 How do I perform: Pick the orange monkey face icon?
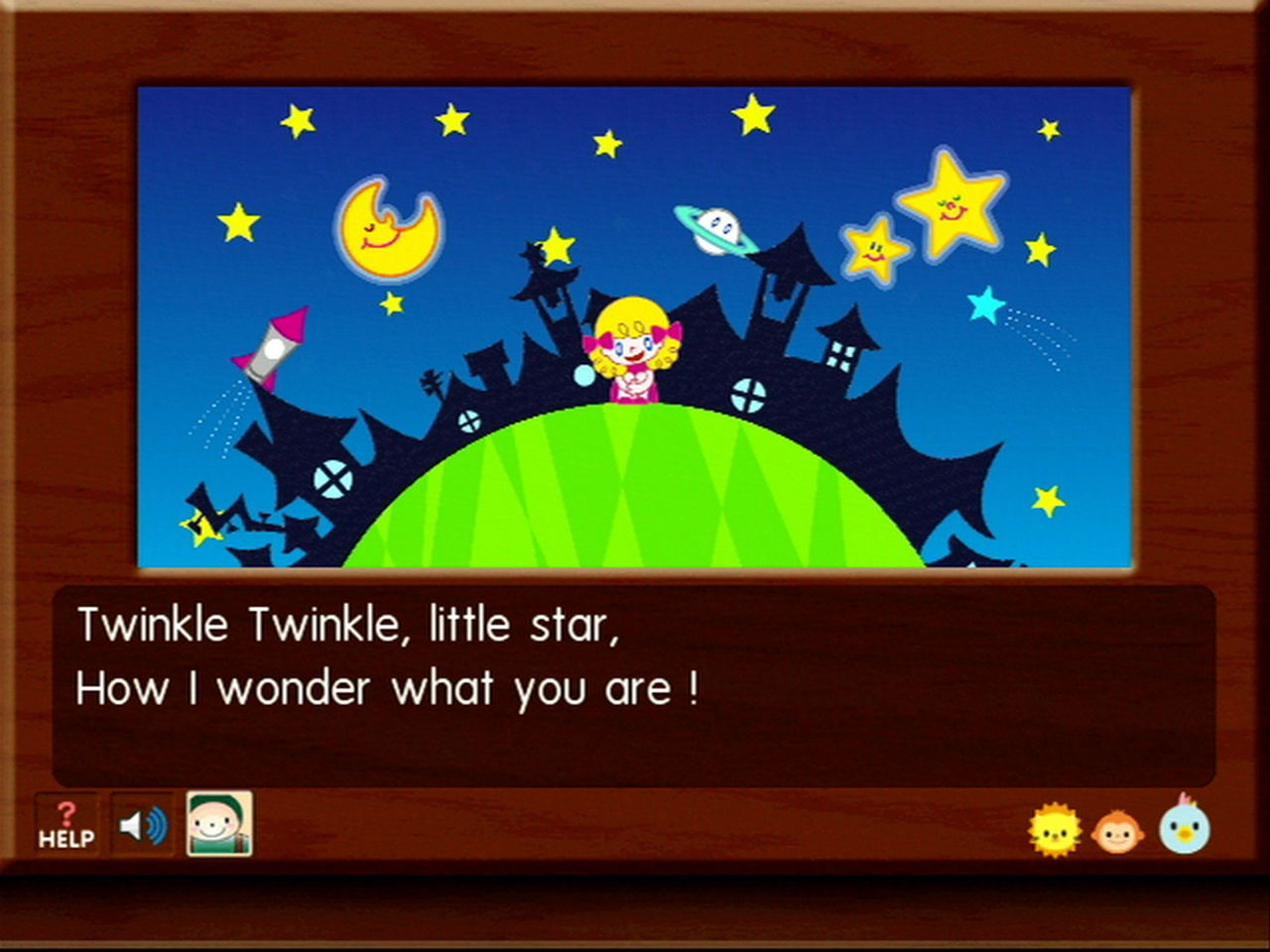click(1117, 831)
